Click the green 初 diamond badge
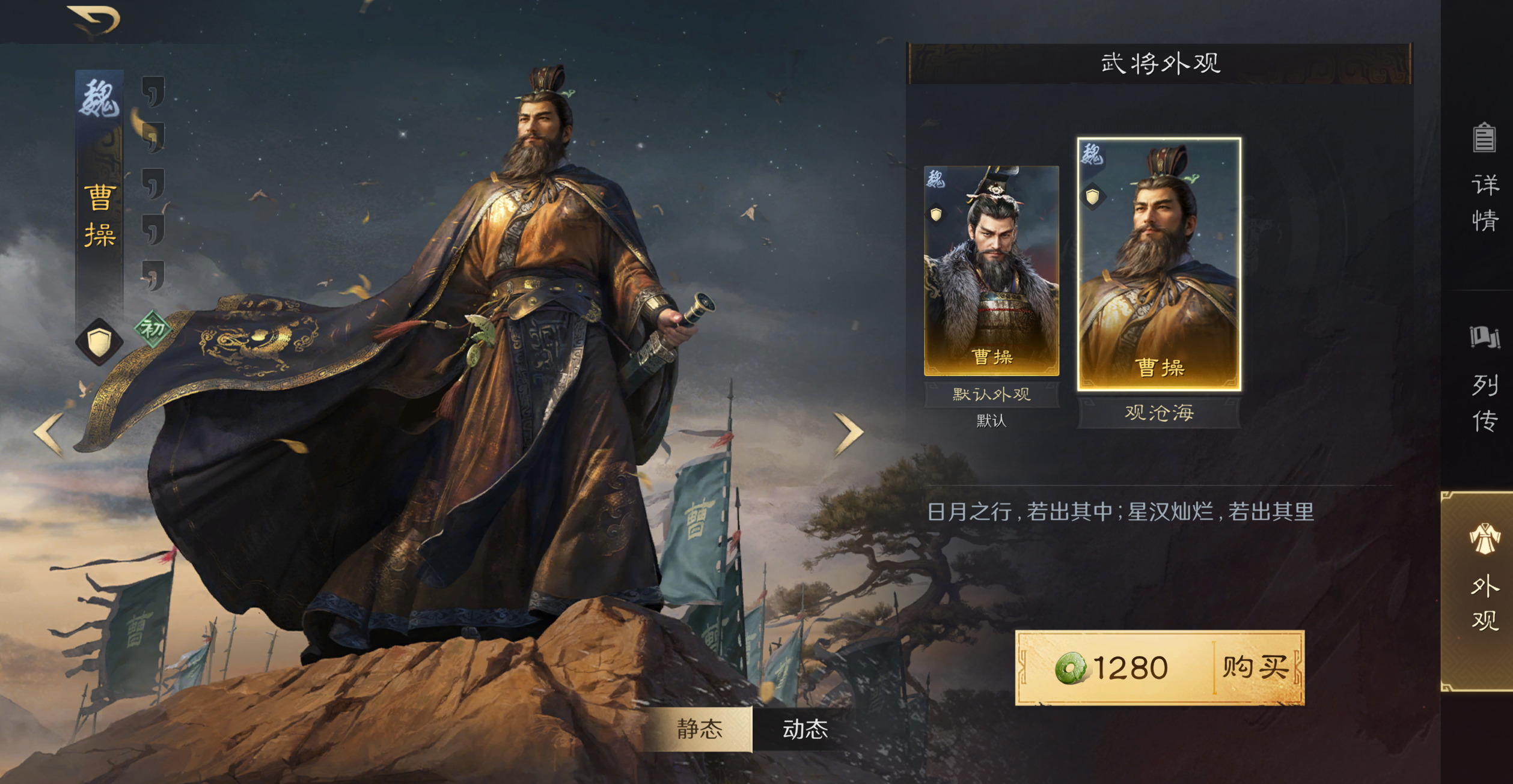Viewport: 1513px width, 784px height. [x=153, y=329]
